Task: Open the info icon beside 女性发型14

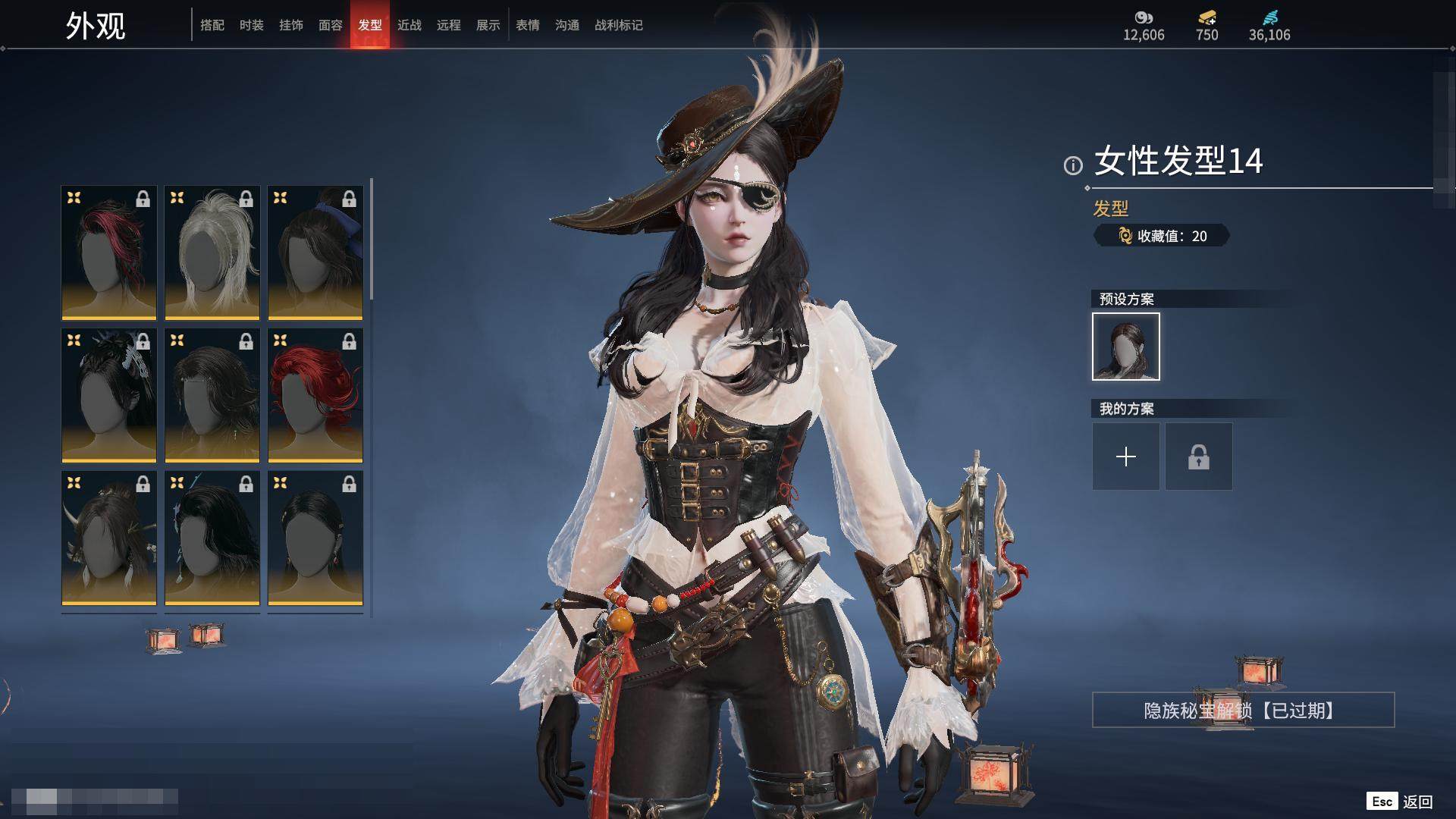Action: pyautogui.click(x=1073, y=165)
